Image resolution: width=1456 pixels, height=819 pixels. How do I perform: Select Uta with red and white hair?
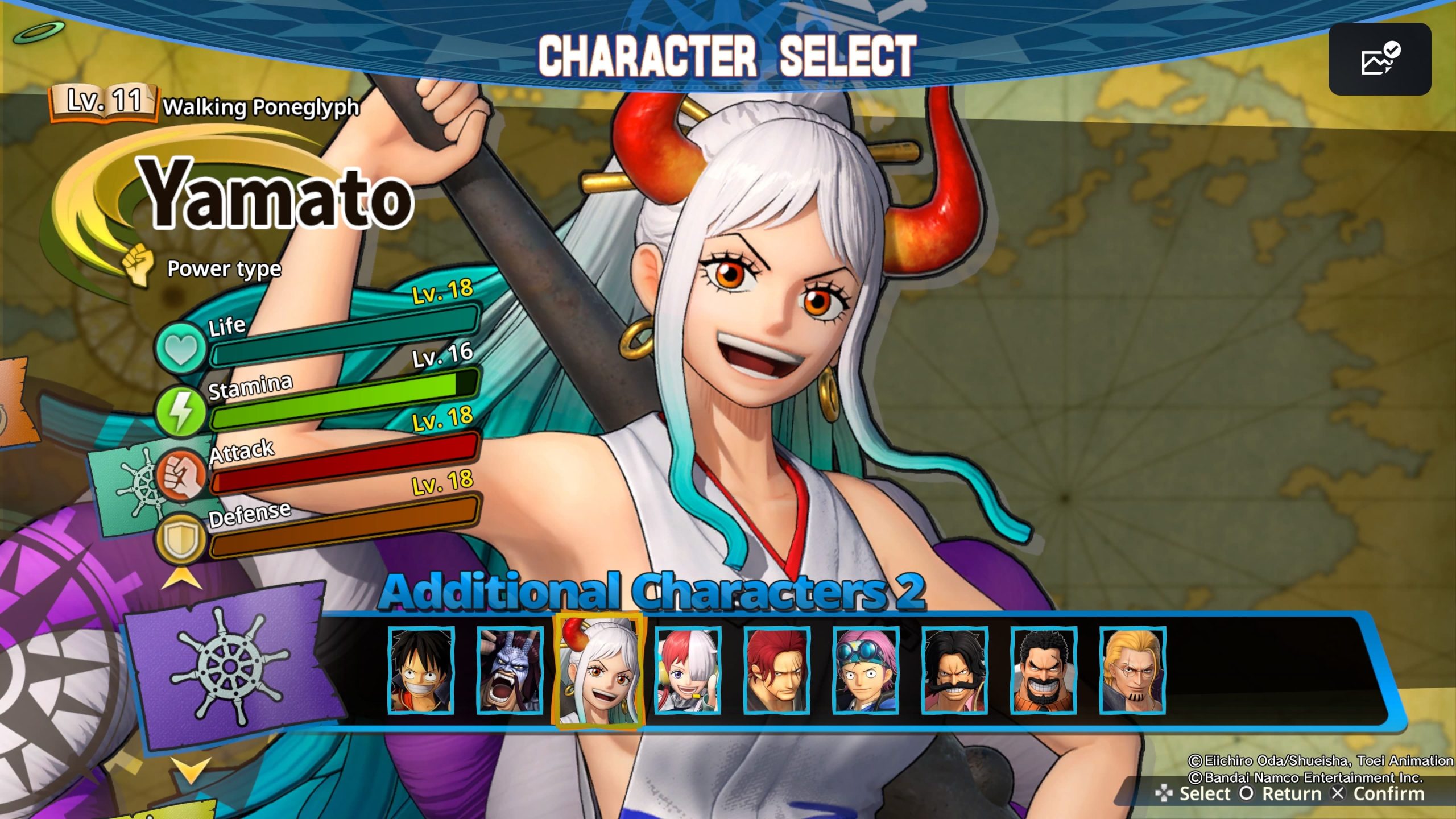(x=688, y=670)
